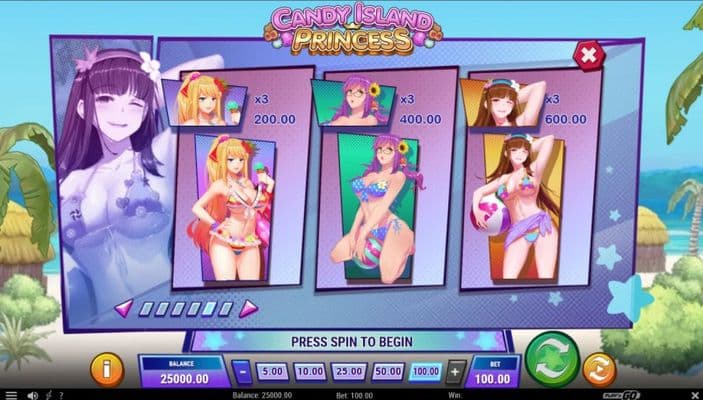Go to the previous paytable page

tap(123, 308)
